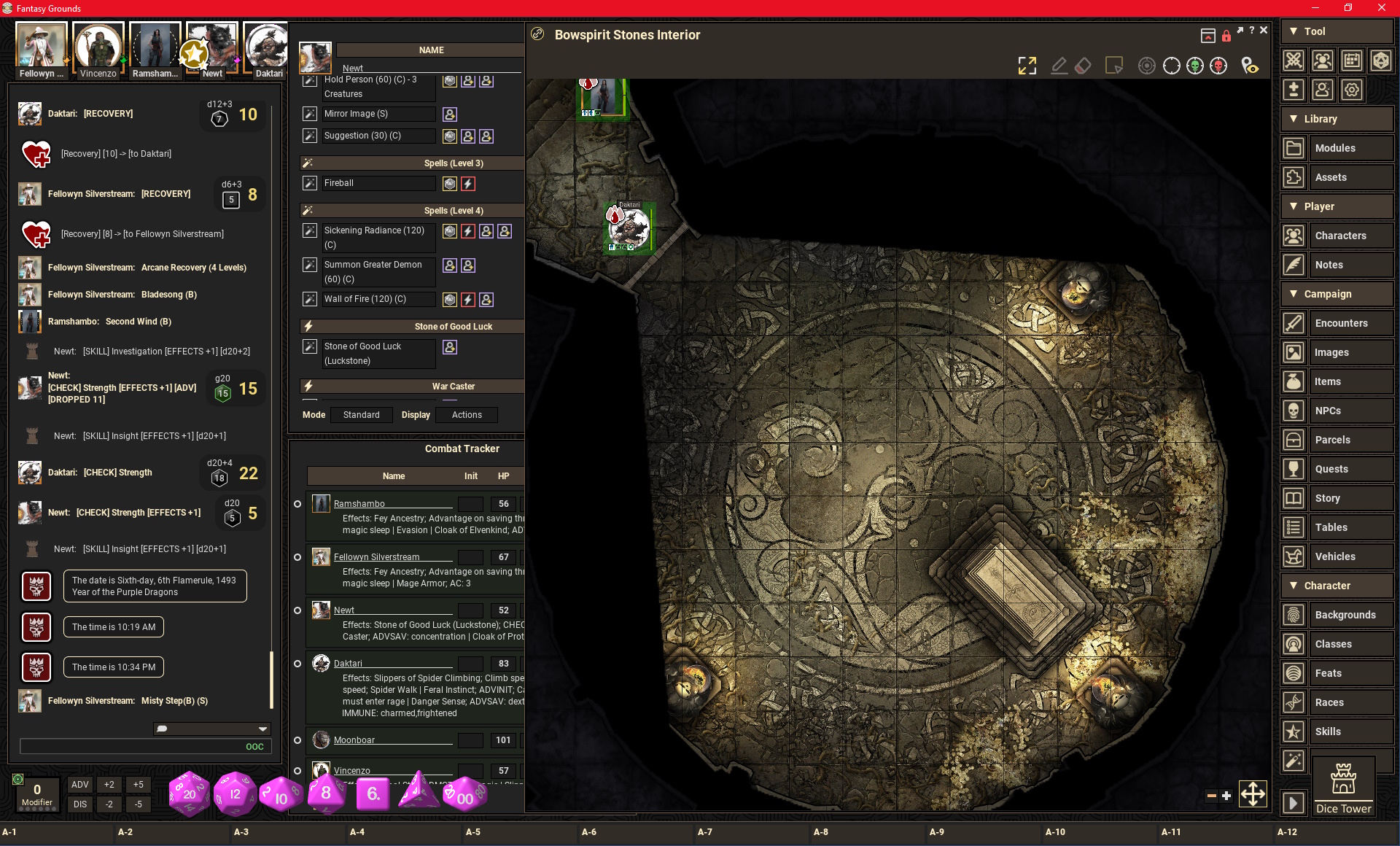This screenshot has width=1400, height=846.
Task: Open the NPCs list
Action: pyautogui.click(x=1328, y=411)
